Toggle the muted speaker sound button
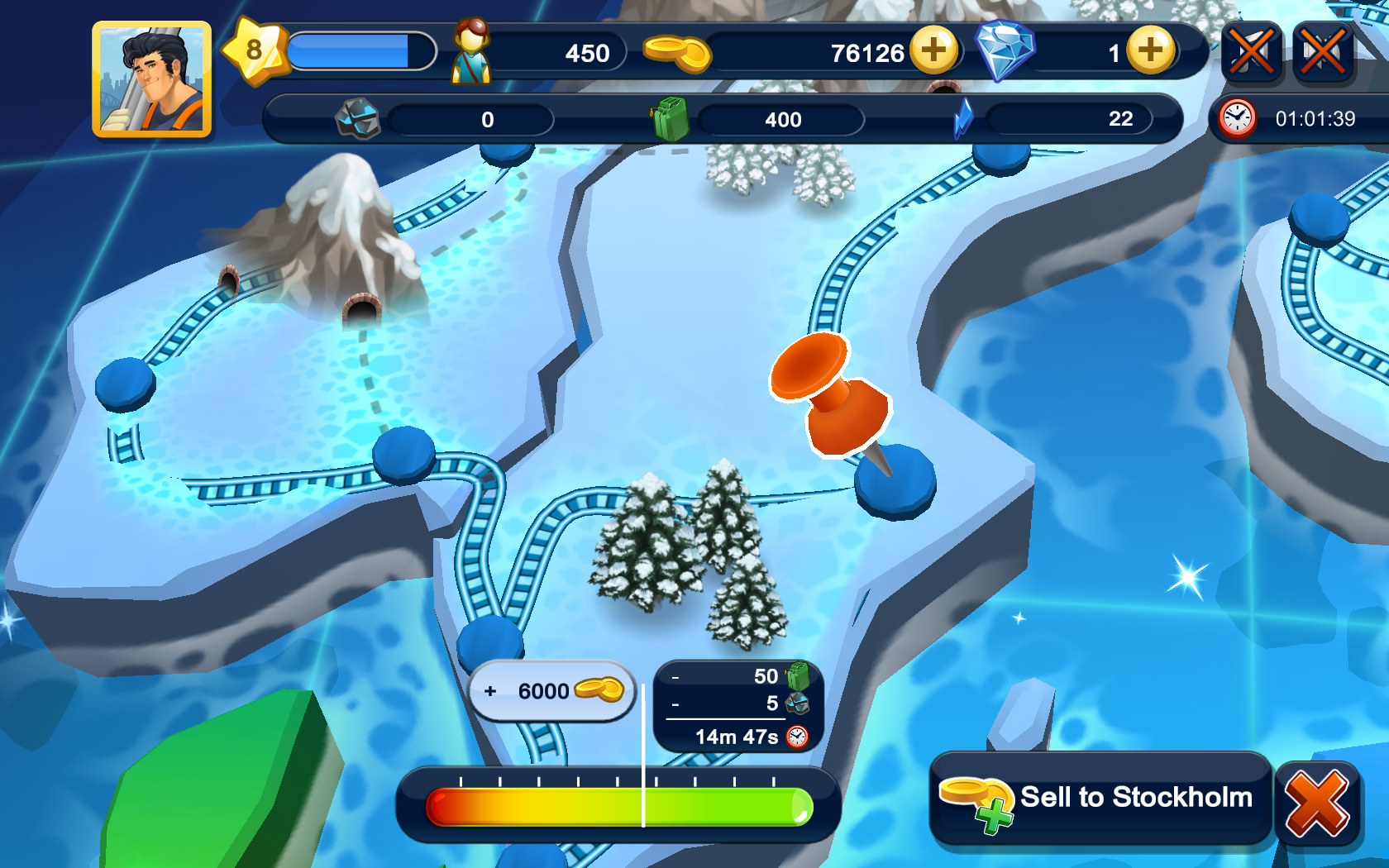 point(1323,53)
